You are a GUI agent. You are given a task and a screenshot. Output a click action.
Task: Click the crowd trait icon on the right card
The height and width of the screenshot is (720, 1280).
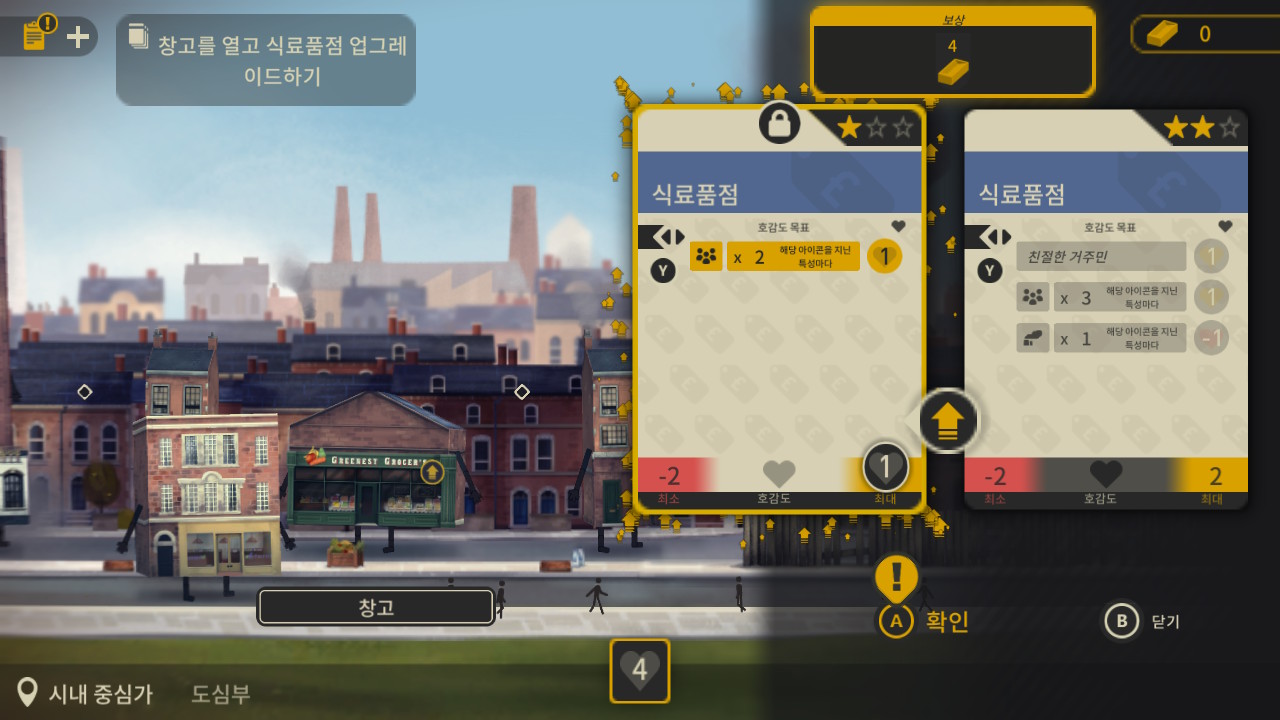[1033, 296]
